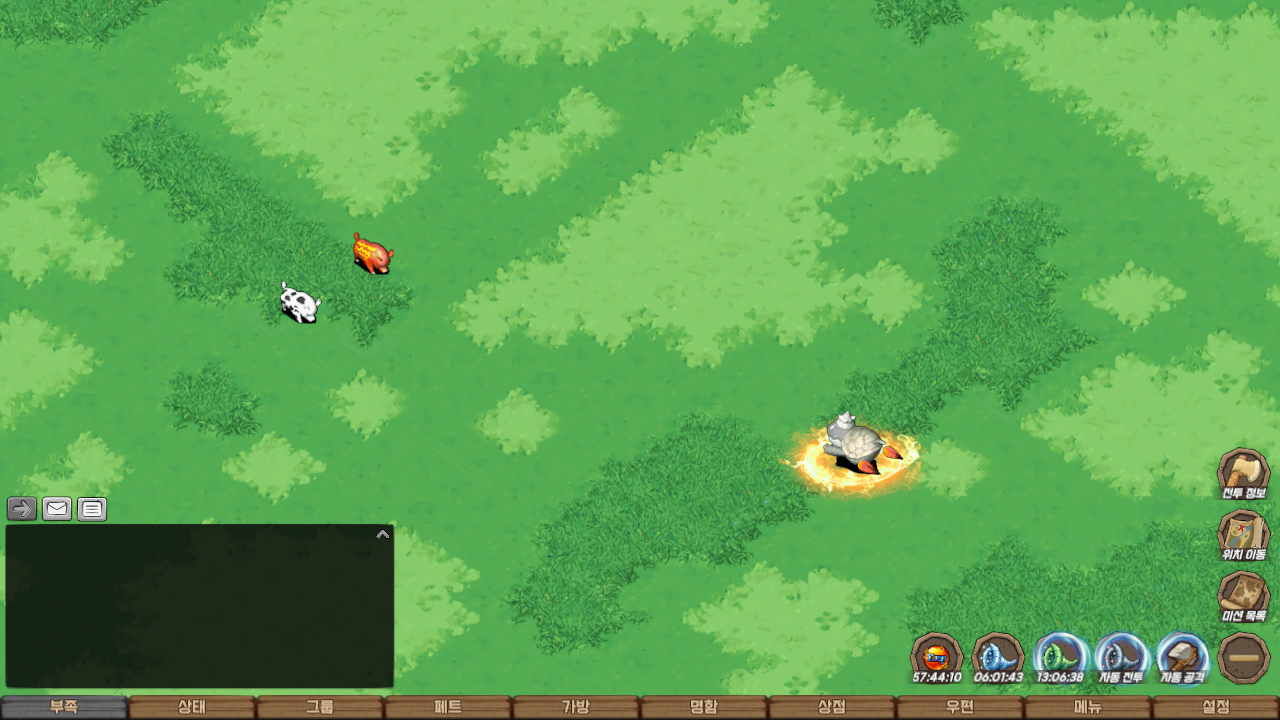
Task: Open the 상태 (status) menu
Action: pyautogui.click(x=192, y=707)
